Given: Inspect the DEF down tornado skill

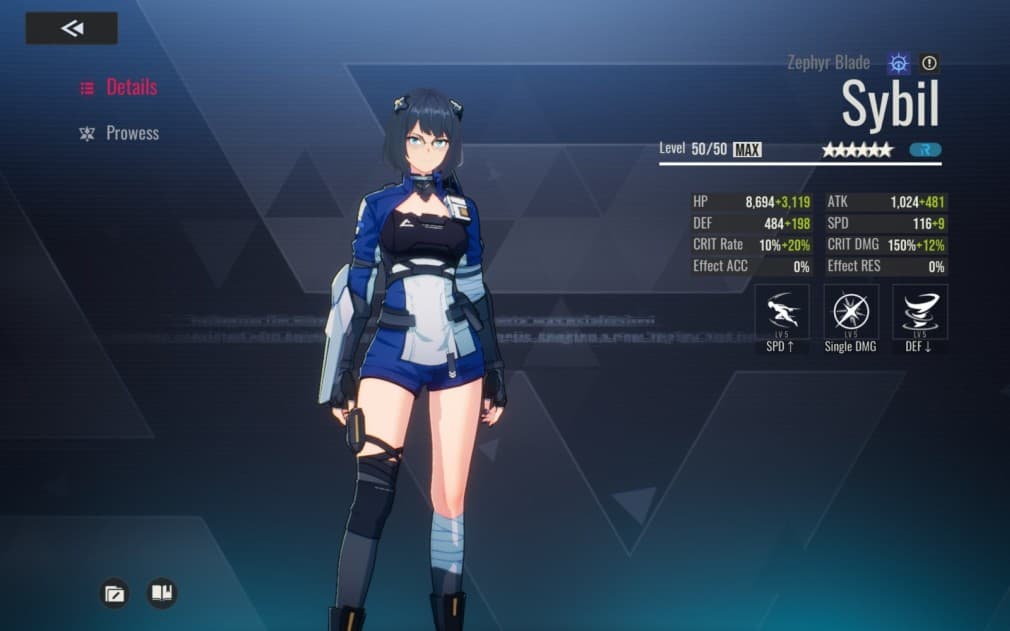Looking at the screenshot, I should click(x=920, y=312).
